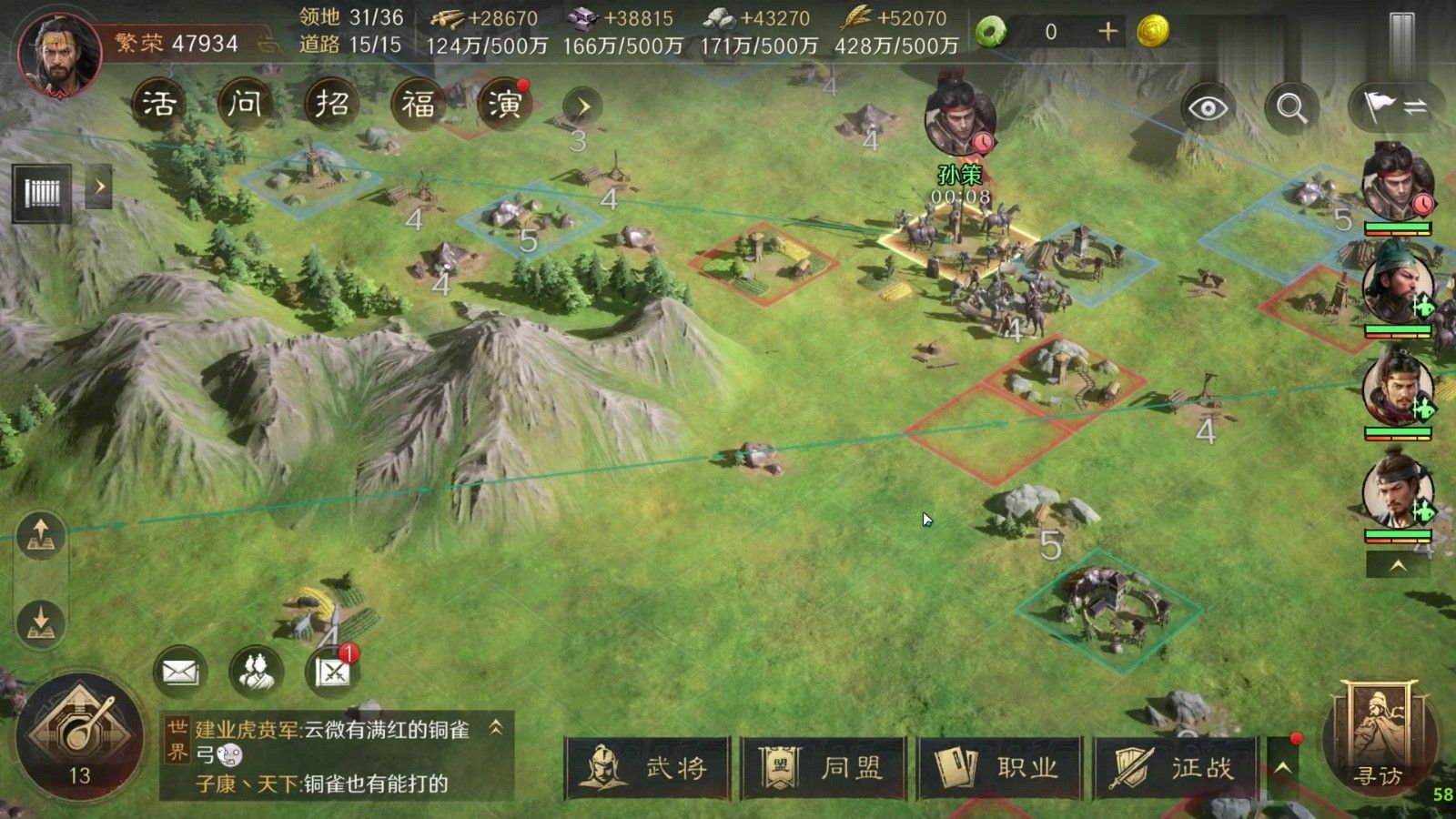Expand the arrow next to the 演 button
This screenshot has height=819, width=1456.
[585, 104]
